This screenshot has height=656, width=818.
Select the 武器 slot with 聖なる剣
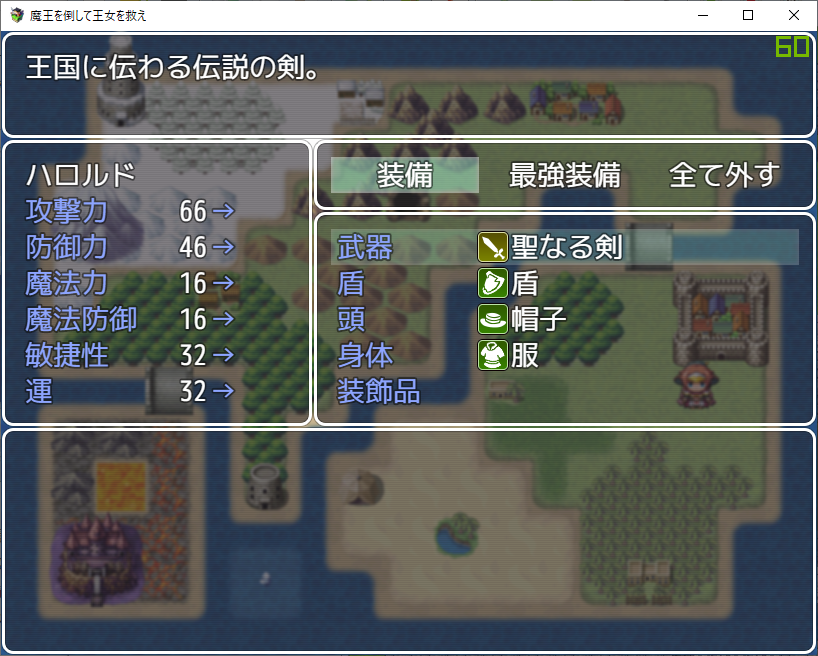(x=565, y=247)
